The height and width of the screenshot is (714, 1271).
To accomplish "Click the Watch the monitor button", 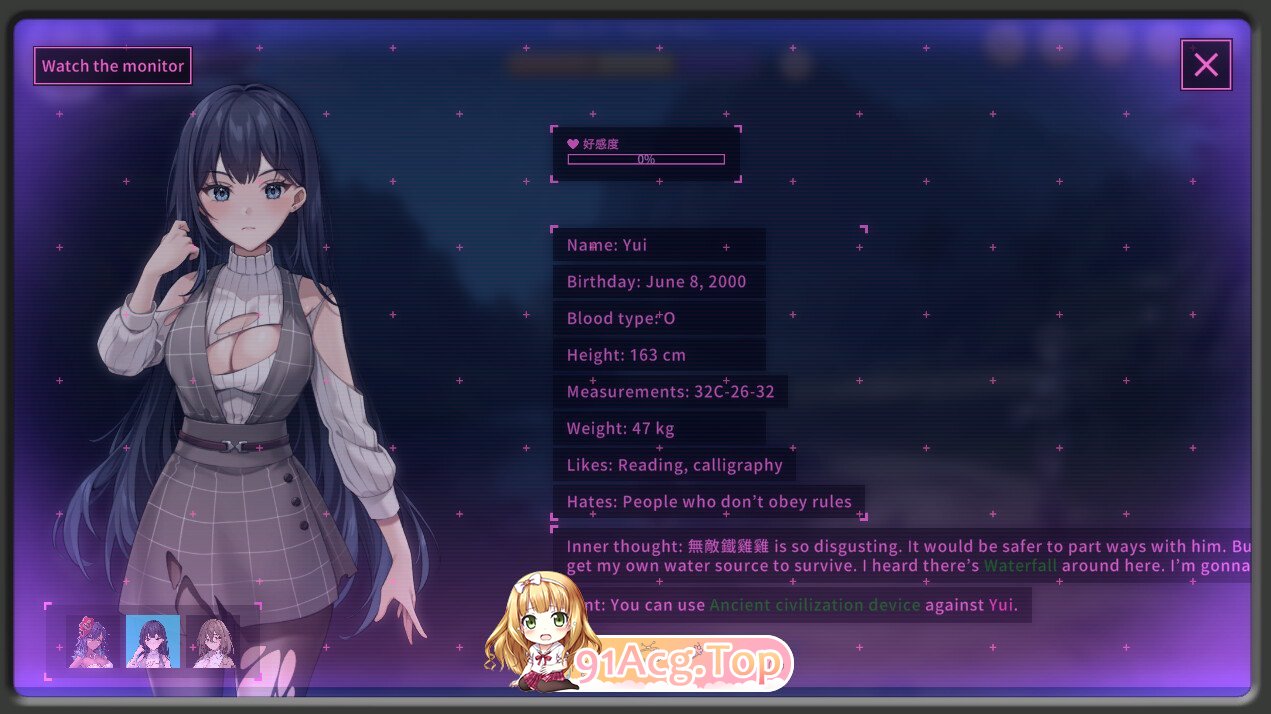I will pyautogui.click(x=113, y=66).
